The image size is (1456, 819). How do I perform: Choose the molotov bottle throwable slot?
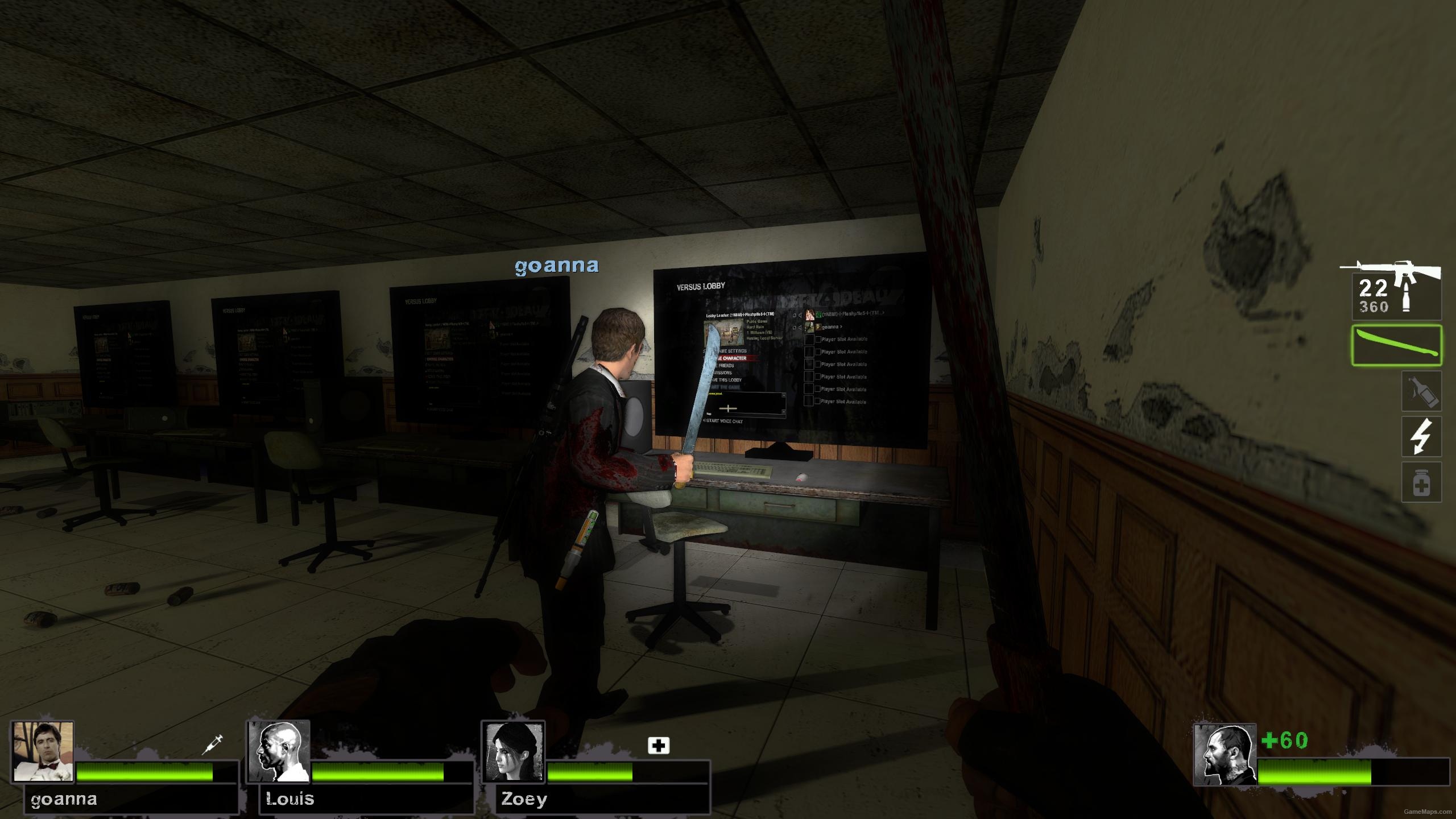(1421, 391)
